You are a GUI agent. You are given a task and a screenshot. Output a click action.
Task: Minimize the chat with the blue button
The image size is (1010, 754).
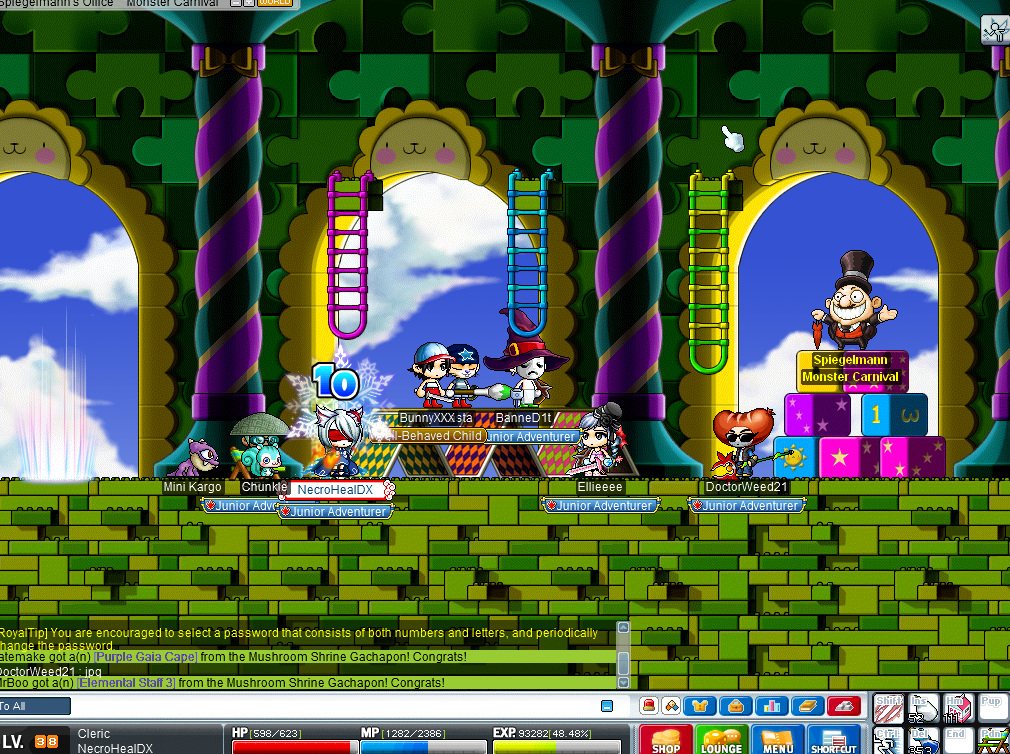(x=607, y=706)
